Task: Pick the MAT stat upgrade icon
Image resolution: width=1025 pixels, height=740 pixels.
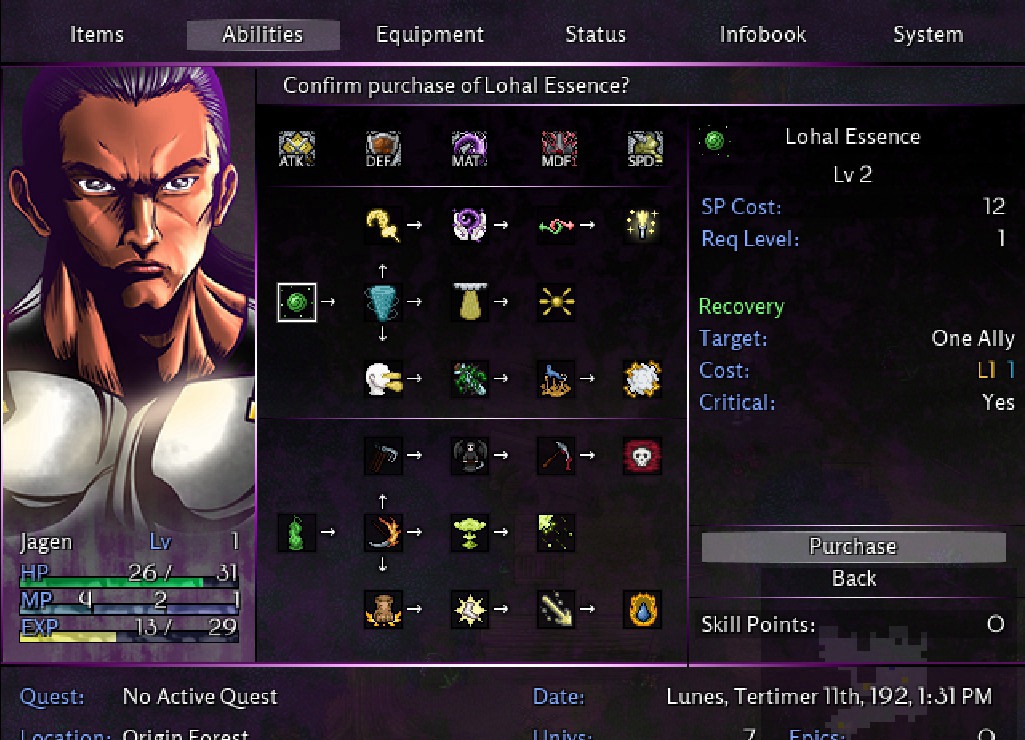Action: point(469,149)
